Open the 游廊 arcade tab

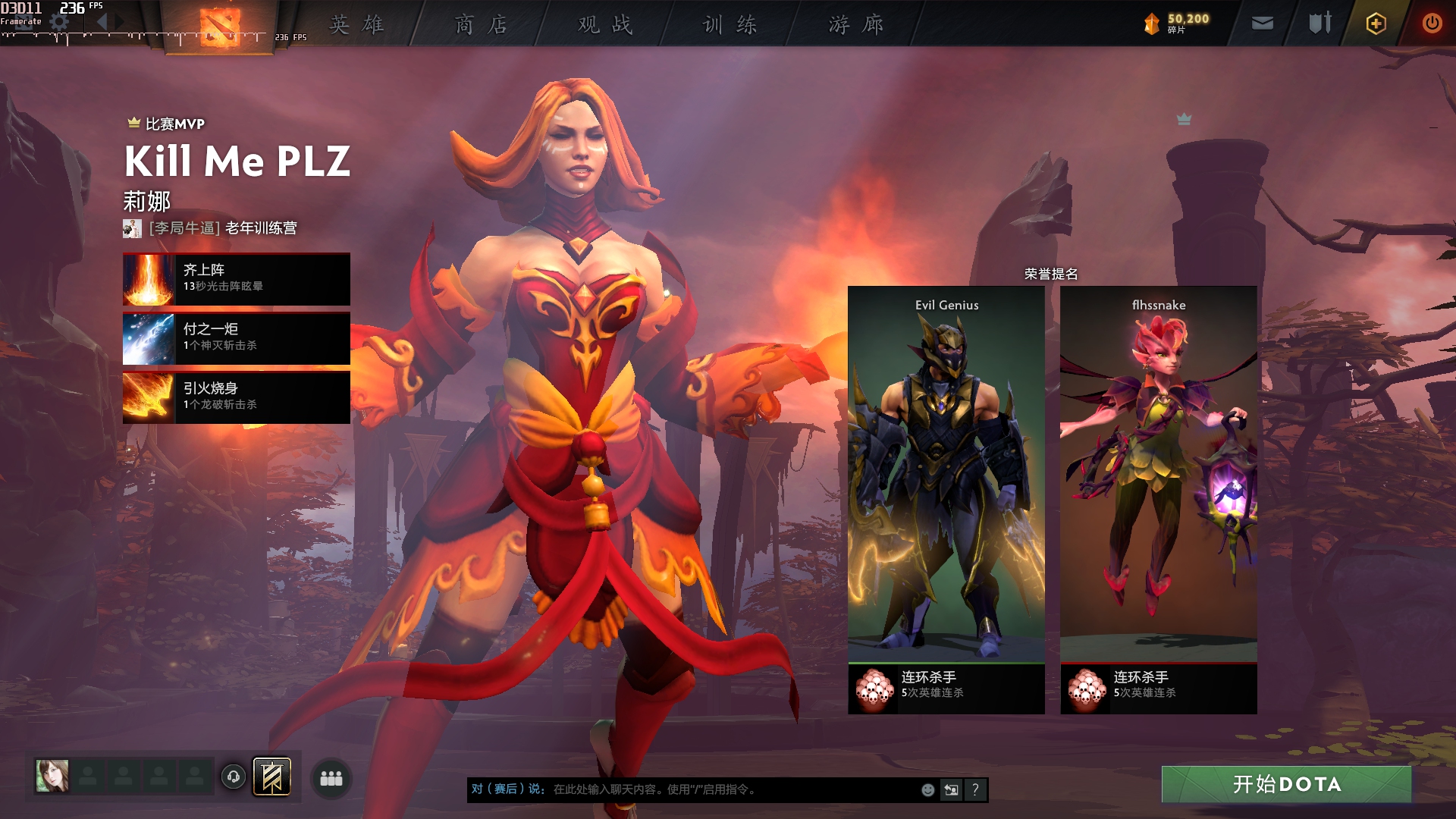click(x=855, y=25)
